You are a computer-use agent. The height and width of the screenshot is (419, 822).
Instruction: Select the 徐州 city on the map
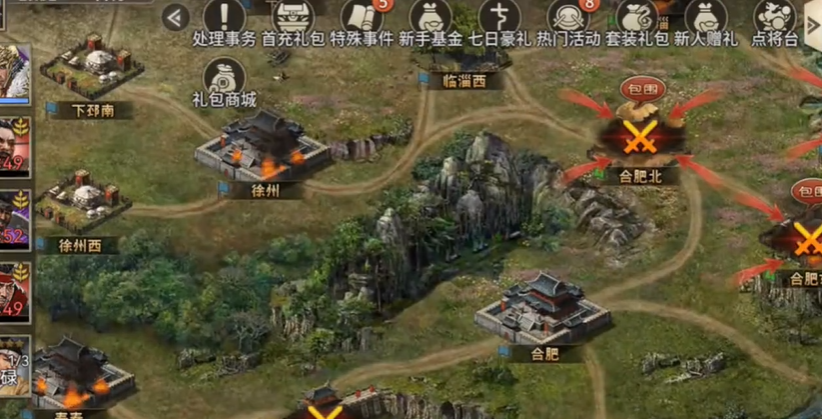[x=263, y=150]
